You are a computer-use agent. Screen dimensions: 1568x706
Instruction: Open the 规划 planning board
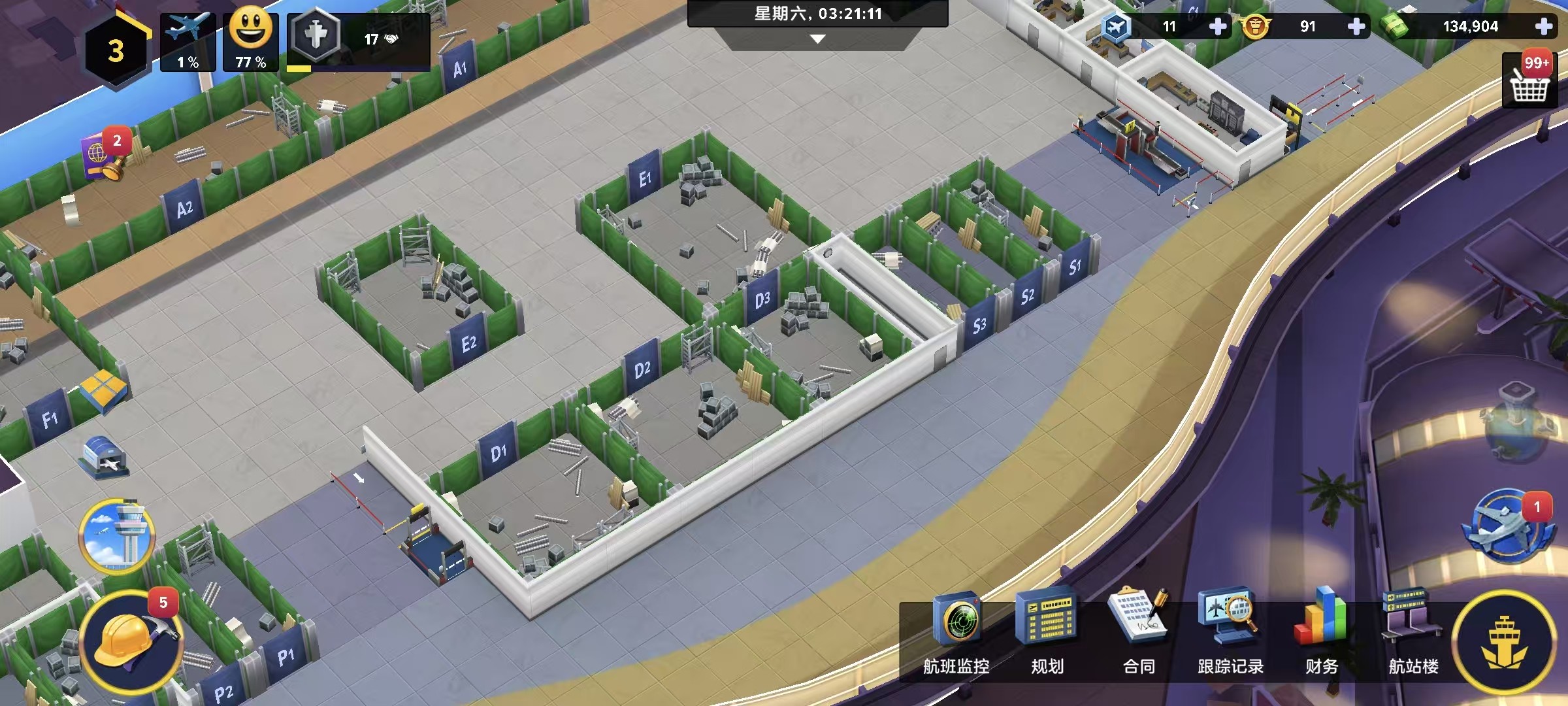[x=1047, y=633]
